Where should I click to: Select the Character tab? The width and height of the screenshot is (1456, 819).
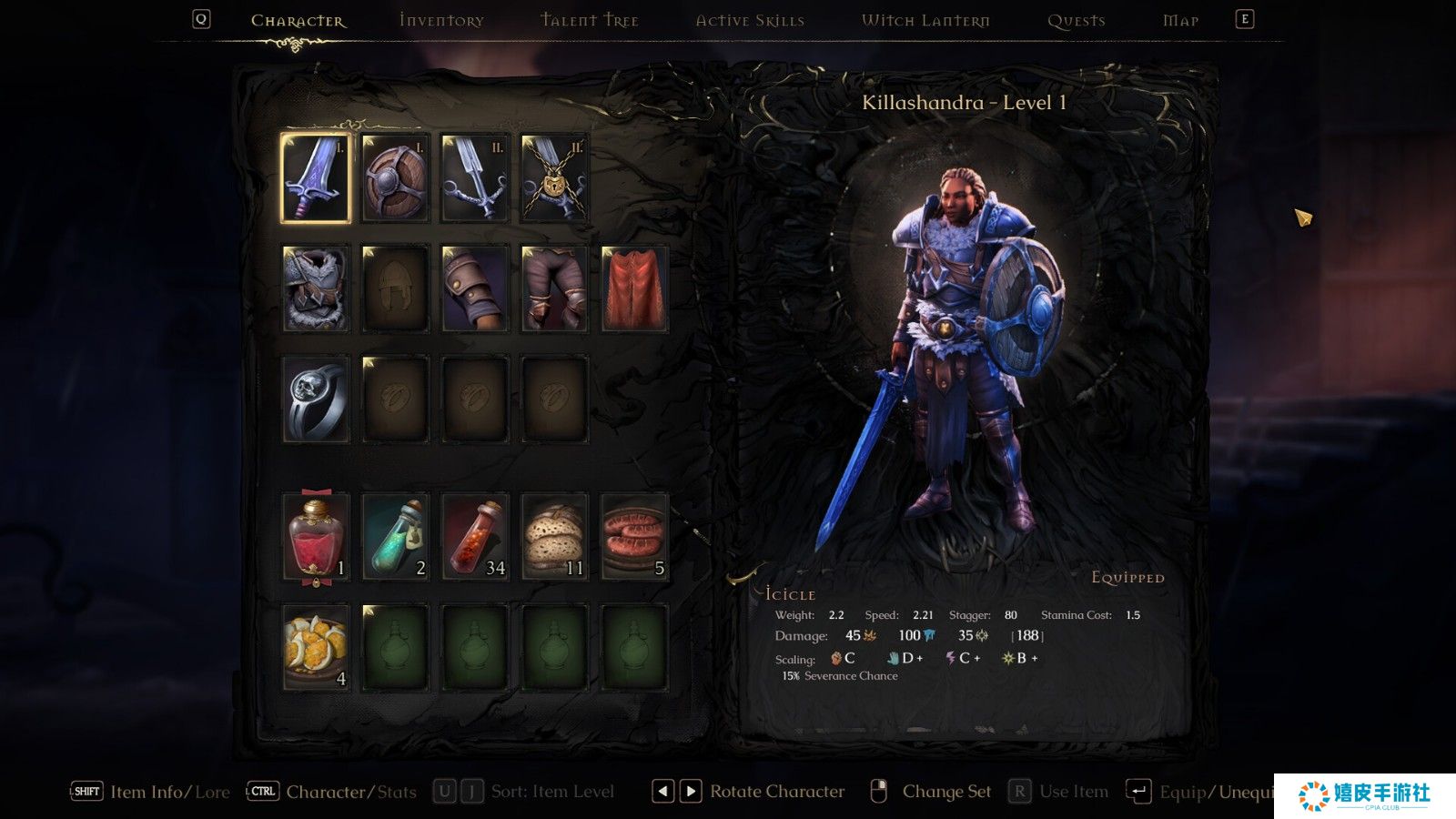(x=298, y=20)
